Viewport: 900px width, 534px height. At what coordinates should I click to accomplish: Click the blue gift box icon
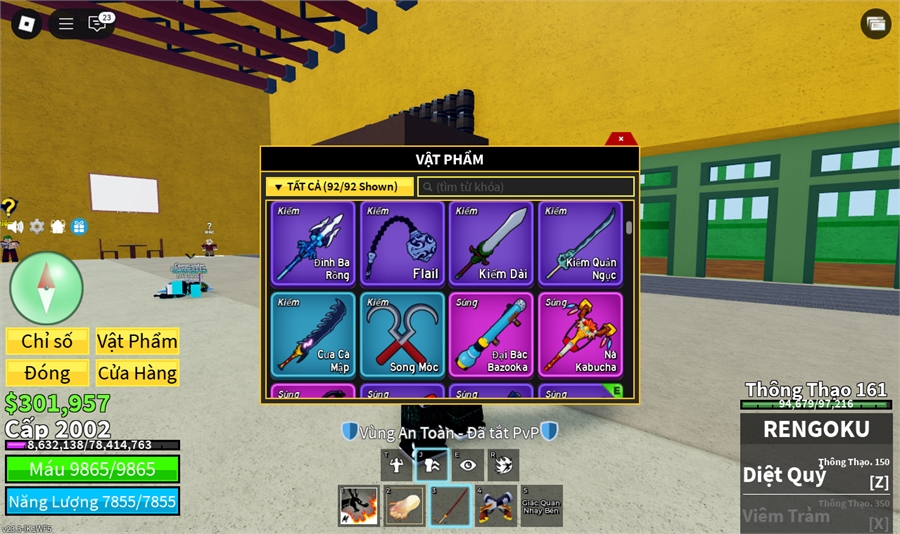pos(79,227)
